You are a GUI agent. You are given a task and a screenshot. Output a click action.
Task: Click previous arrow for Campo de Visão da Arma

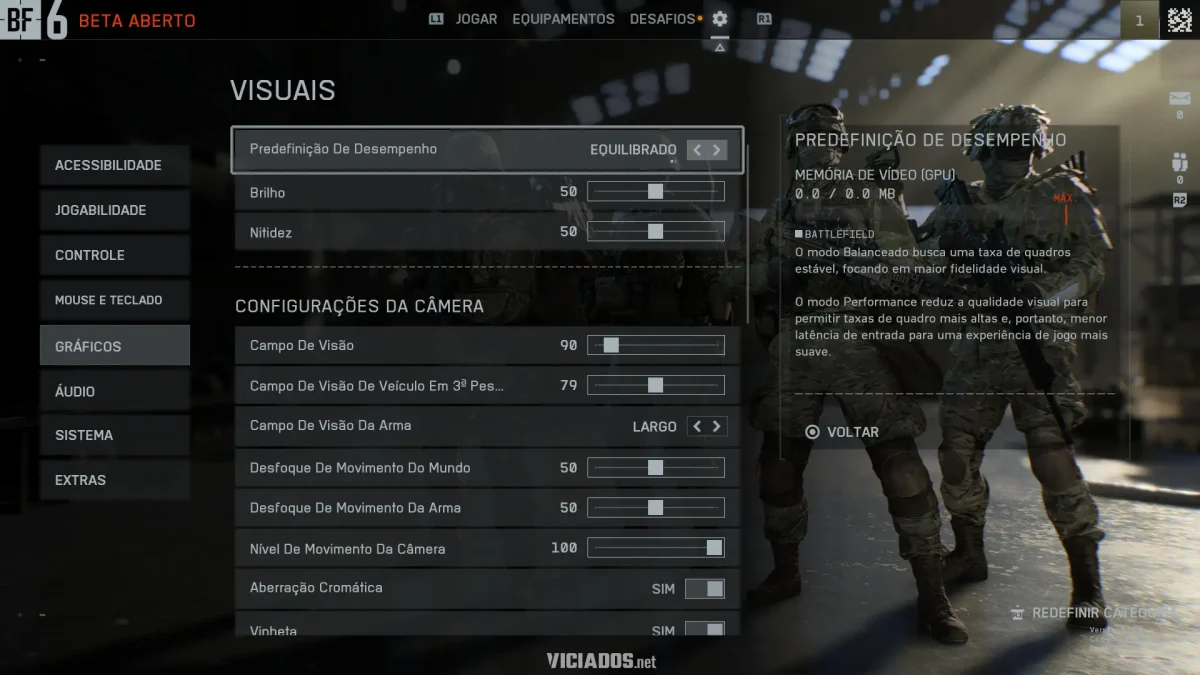(697, 426)
